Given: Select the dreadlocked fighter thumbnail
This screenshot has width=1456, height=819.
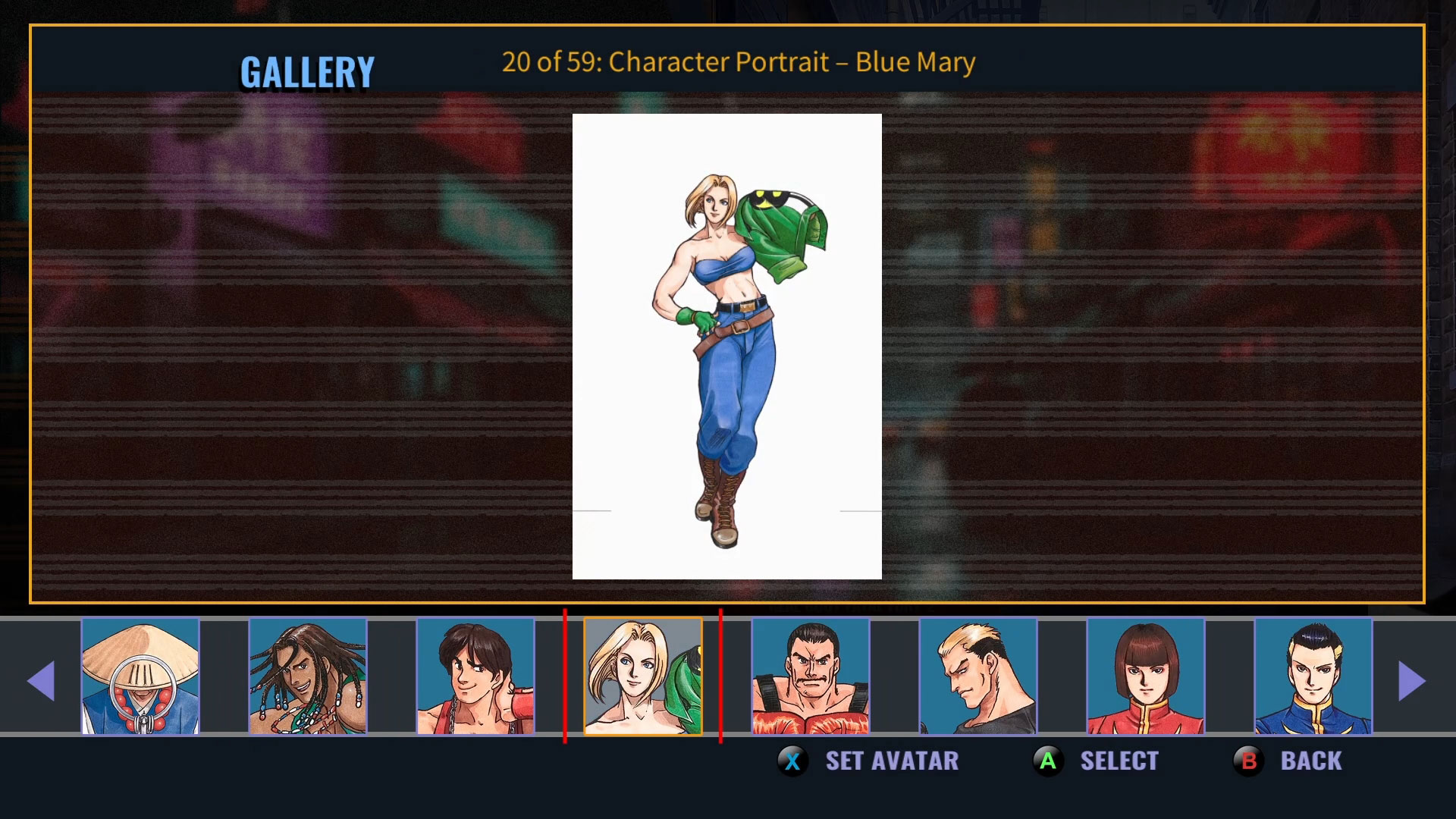Looking at the screenshot, I should 308,677.
